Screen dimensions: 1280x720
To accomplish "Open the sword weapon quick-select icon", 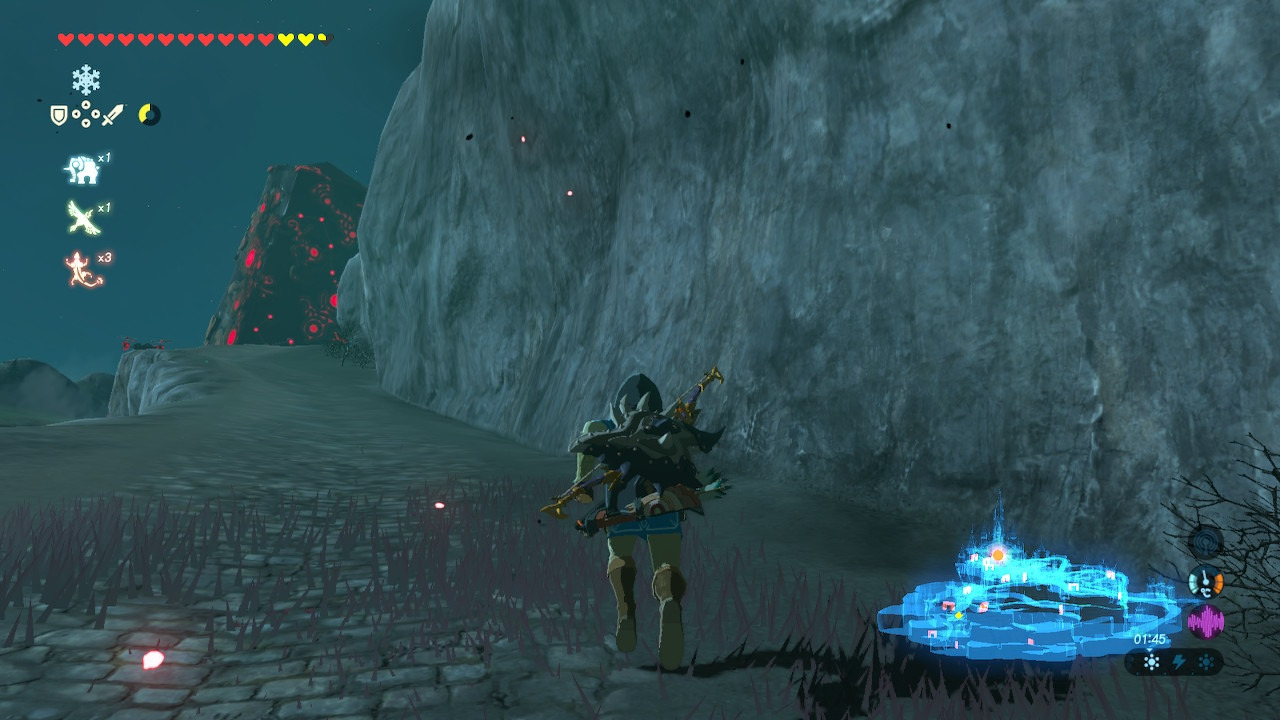I will [112, 116].
